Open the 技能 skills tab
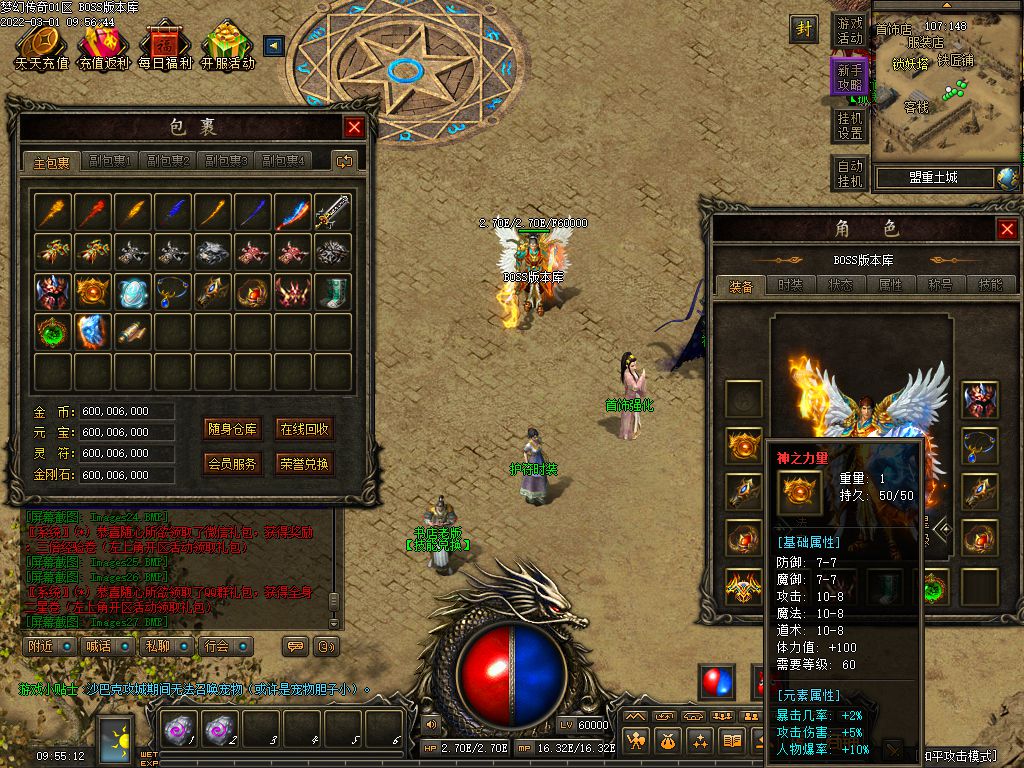The width and height of the screenshot is (1024, 768). point(990,285)
